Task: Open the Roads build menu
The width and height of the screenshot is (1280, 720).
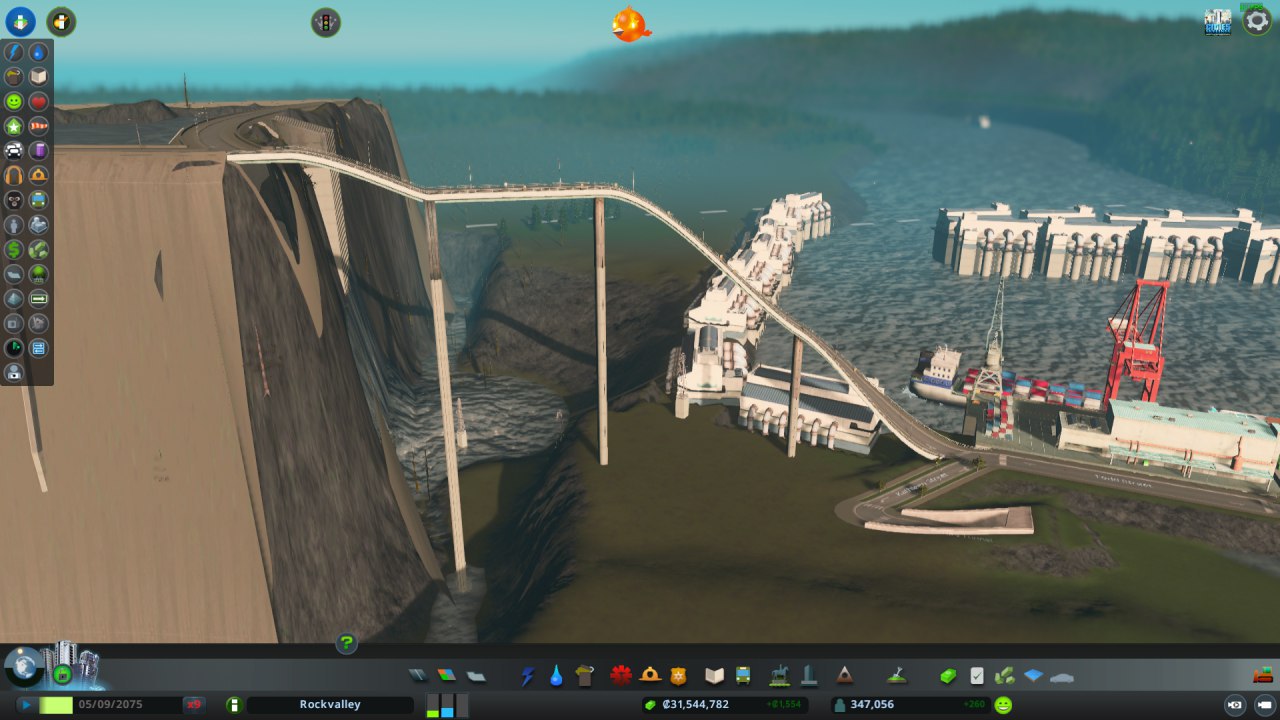Action: 417,676
